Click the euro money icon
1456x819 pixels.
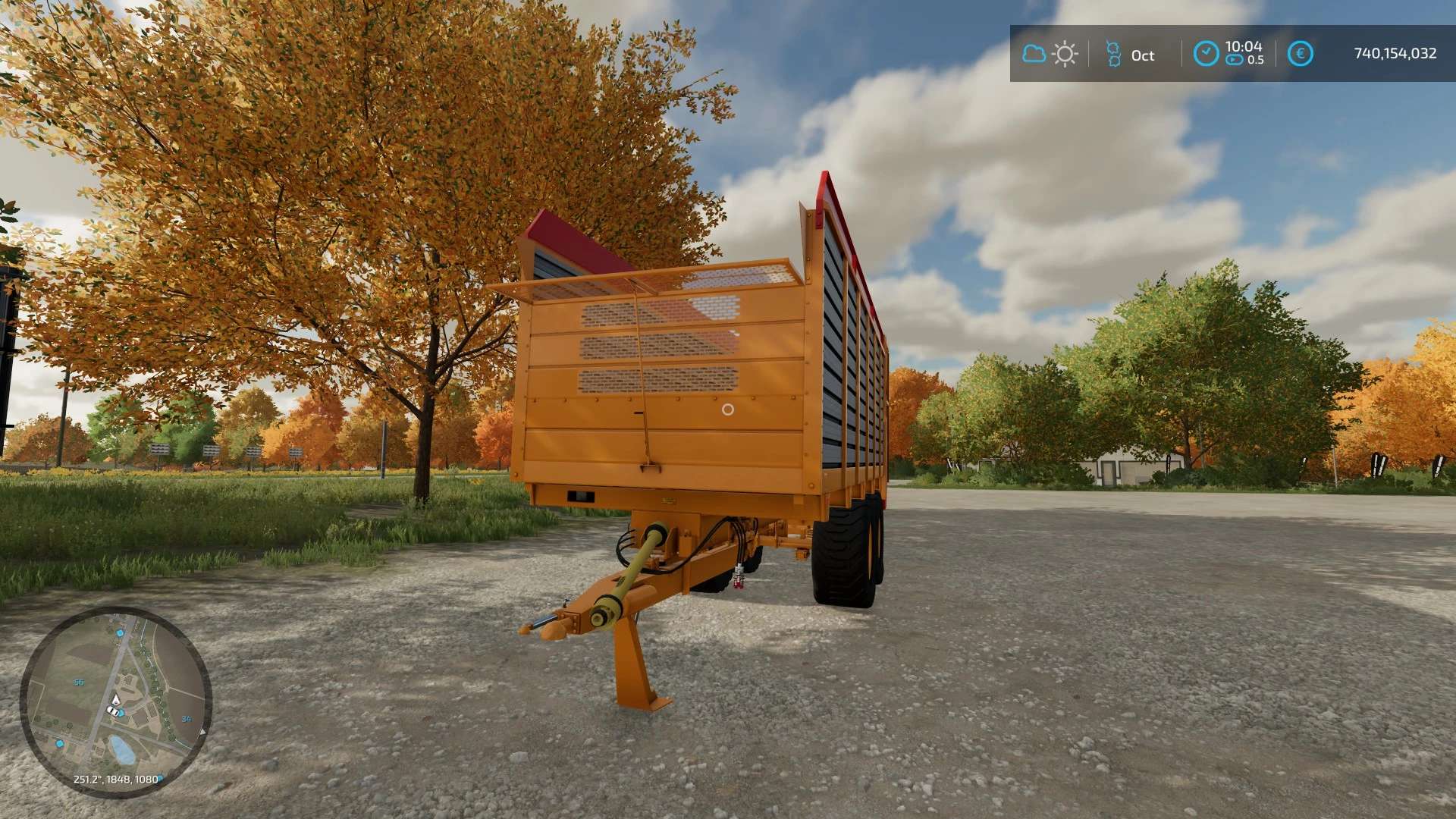1300,54
